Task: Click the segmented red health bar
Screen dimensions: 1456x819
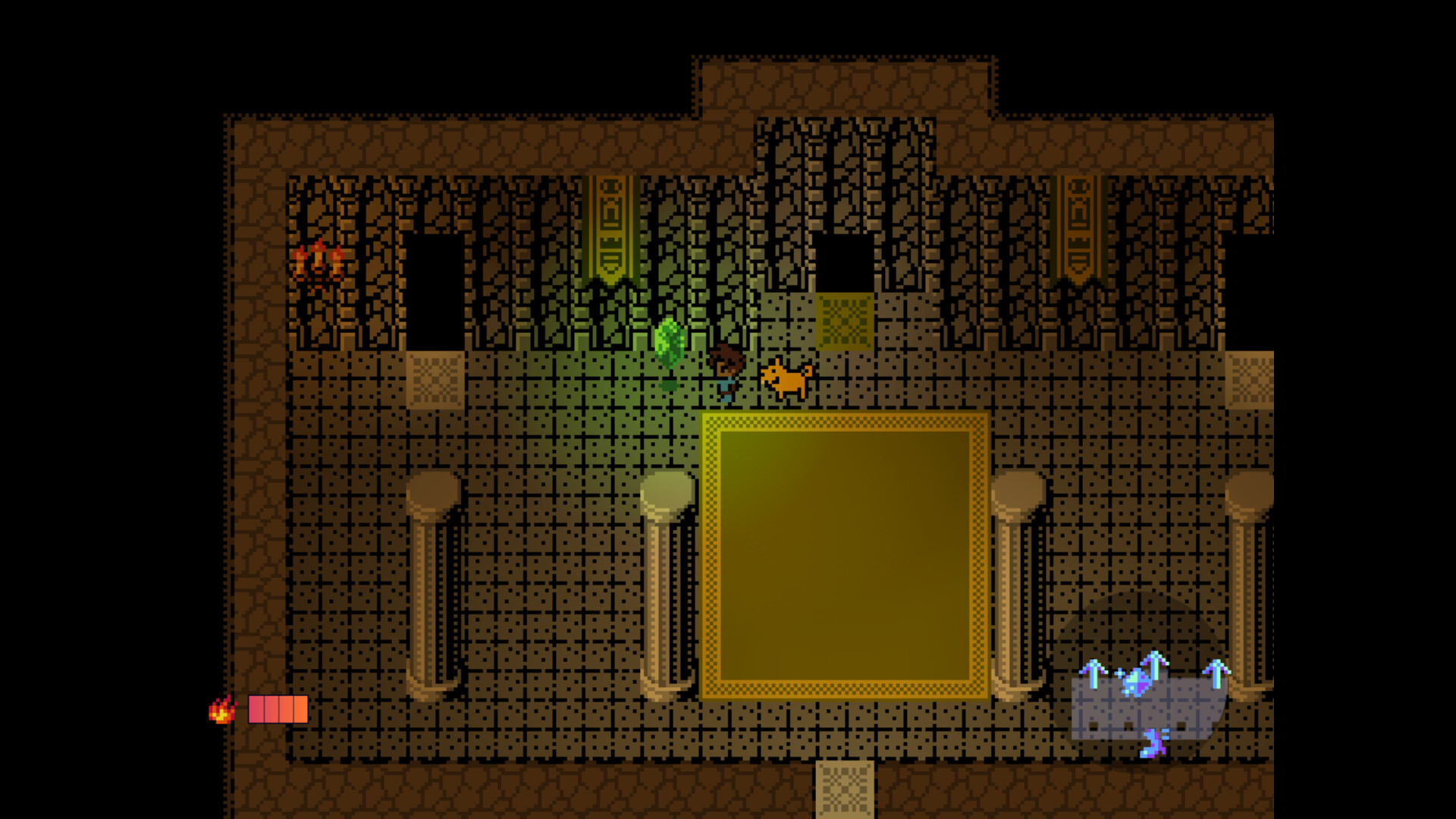Action: [x=277, y=711]
